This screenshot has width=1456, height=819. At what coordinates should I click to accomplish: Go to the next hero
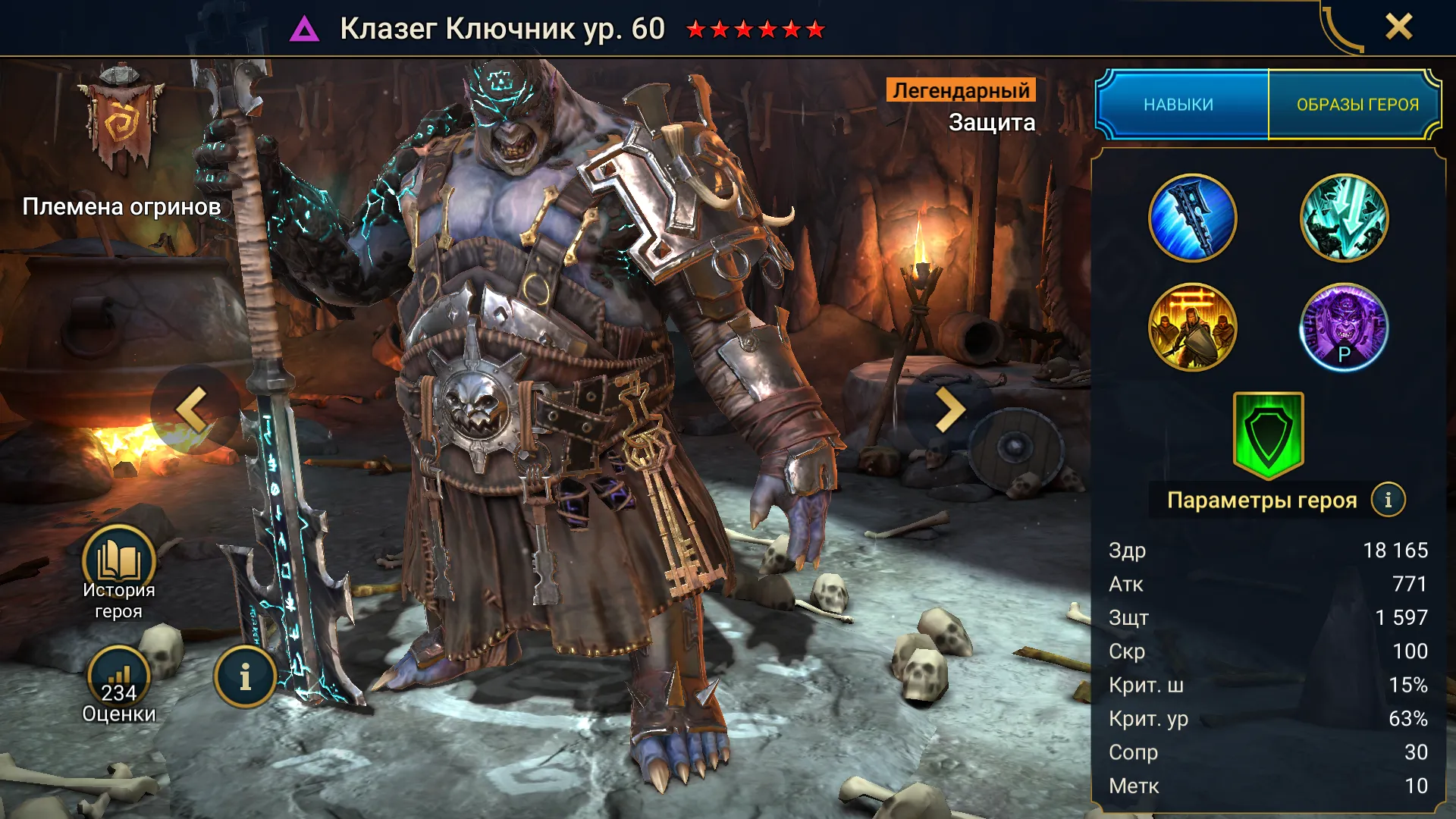click(x=949, y=409)
